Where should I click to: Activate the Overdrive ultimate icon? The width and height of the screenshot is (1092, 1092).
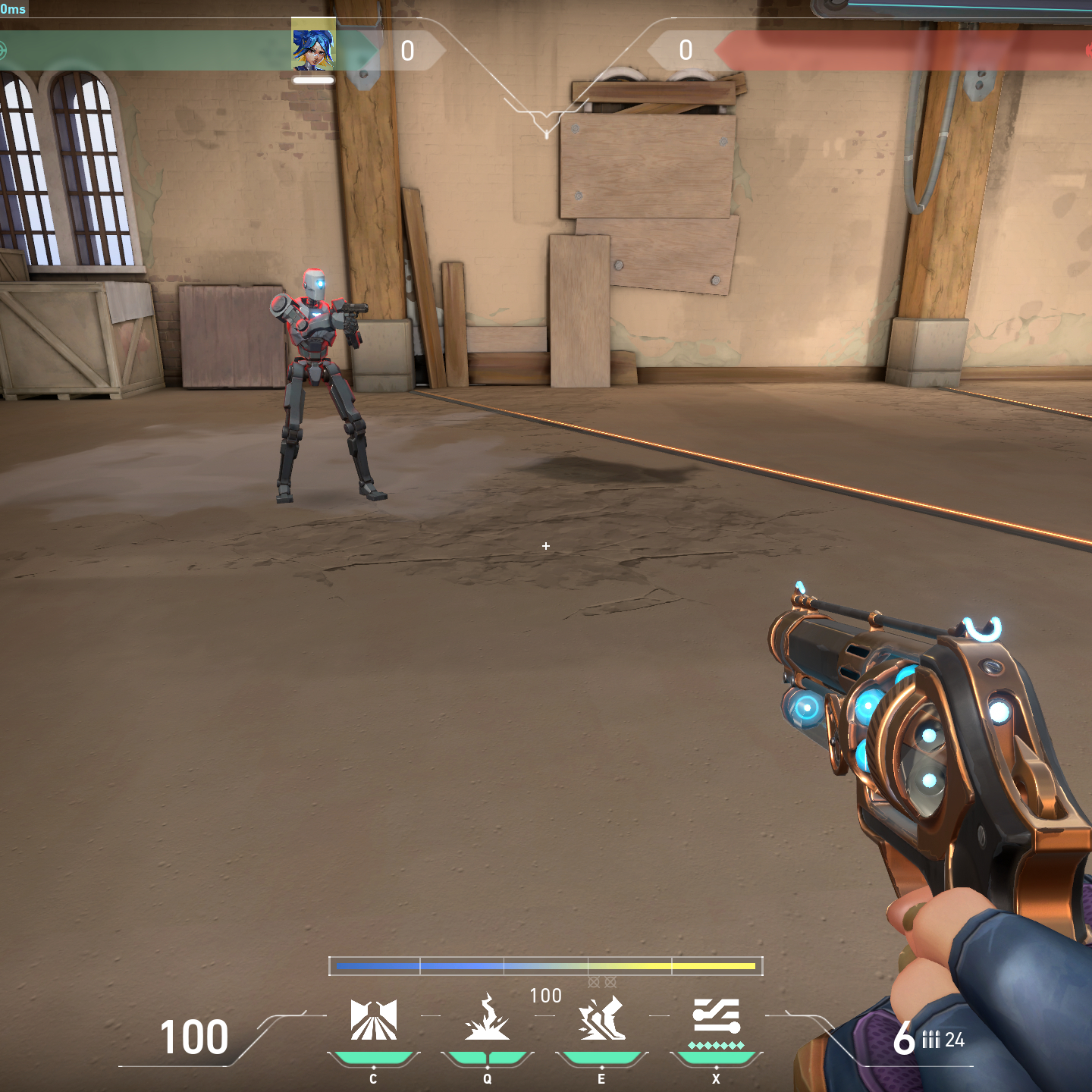click(x=716, y=1018)
